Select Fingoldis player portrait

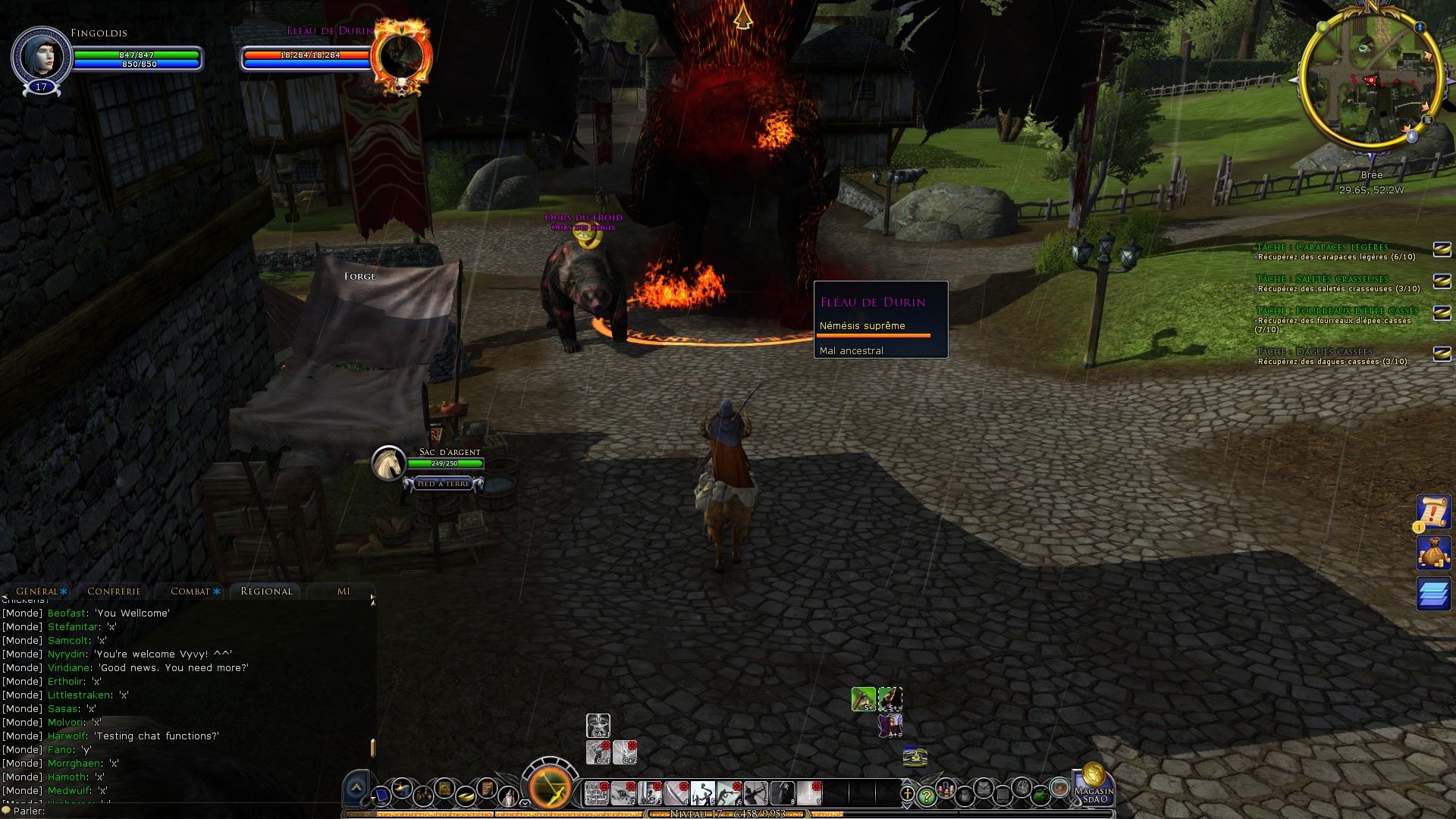pos(41,58)
